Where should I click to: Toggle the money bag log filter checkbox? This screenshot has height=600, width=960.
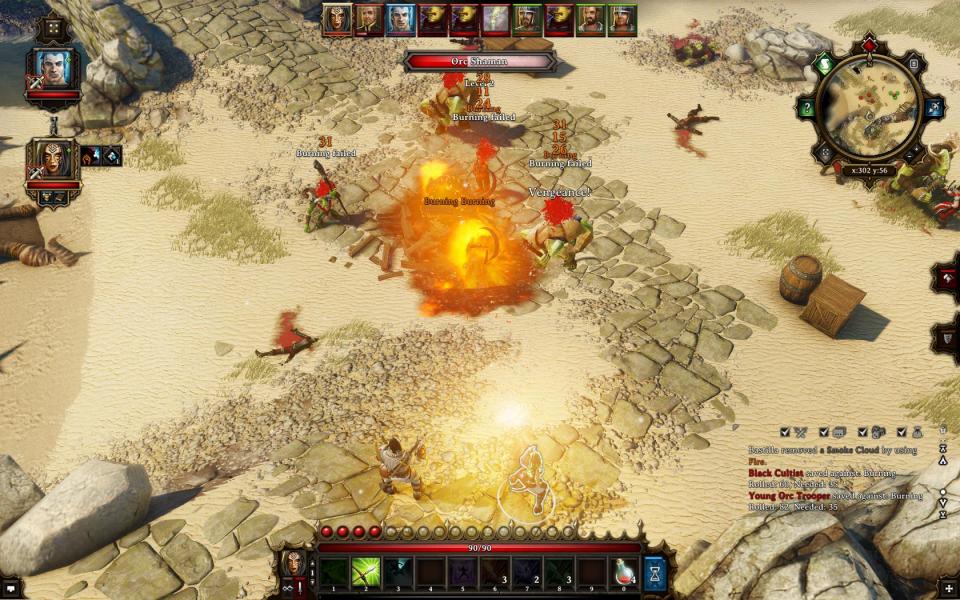click(x=902, y=432)
